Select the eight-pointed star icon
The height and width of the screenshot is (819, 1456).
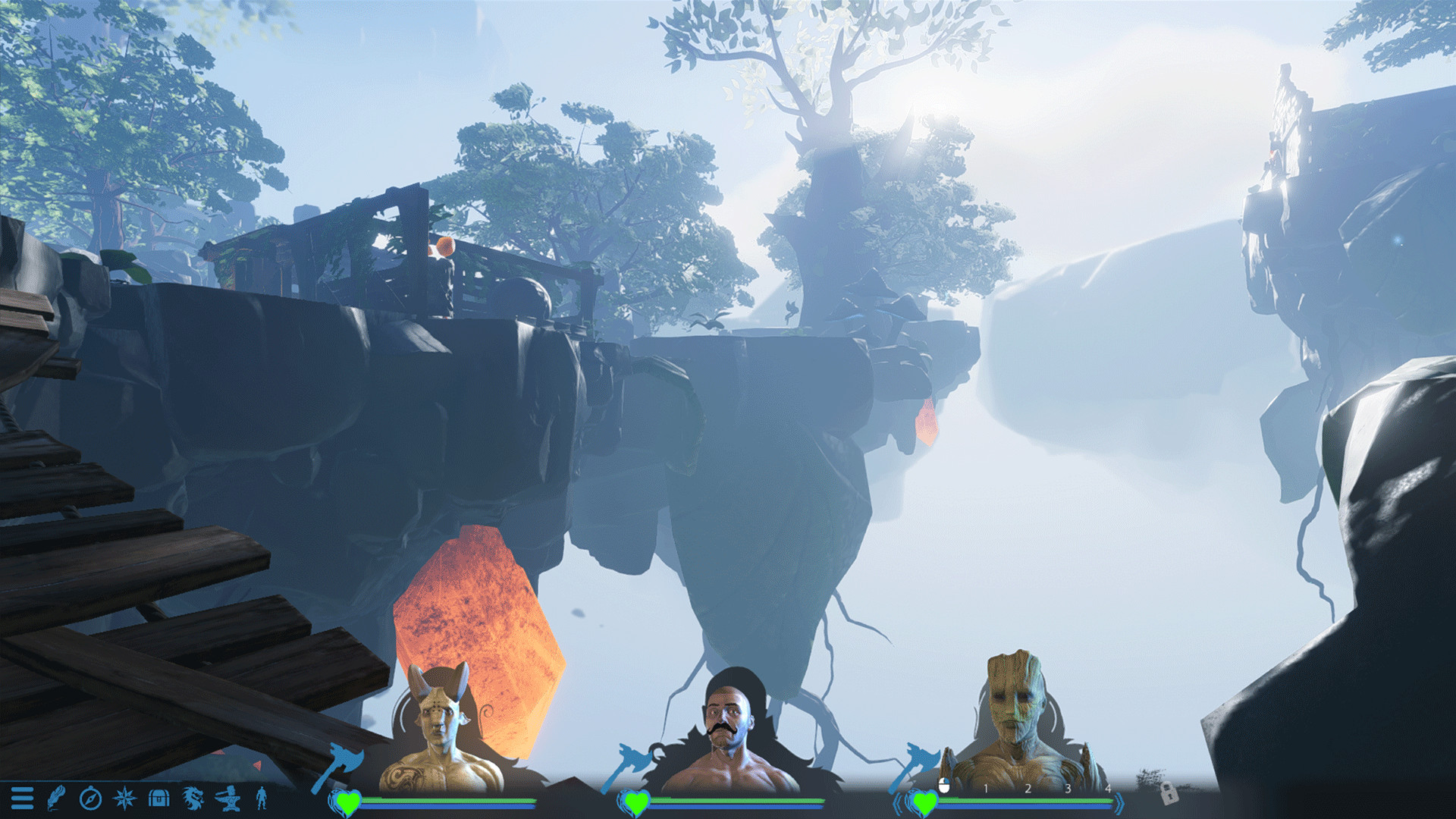(x=124, y=799)
